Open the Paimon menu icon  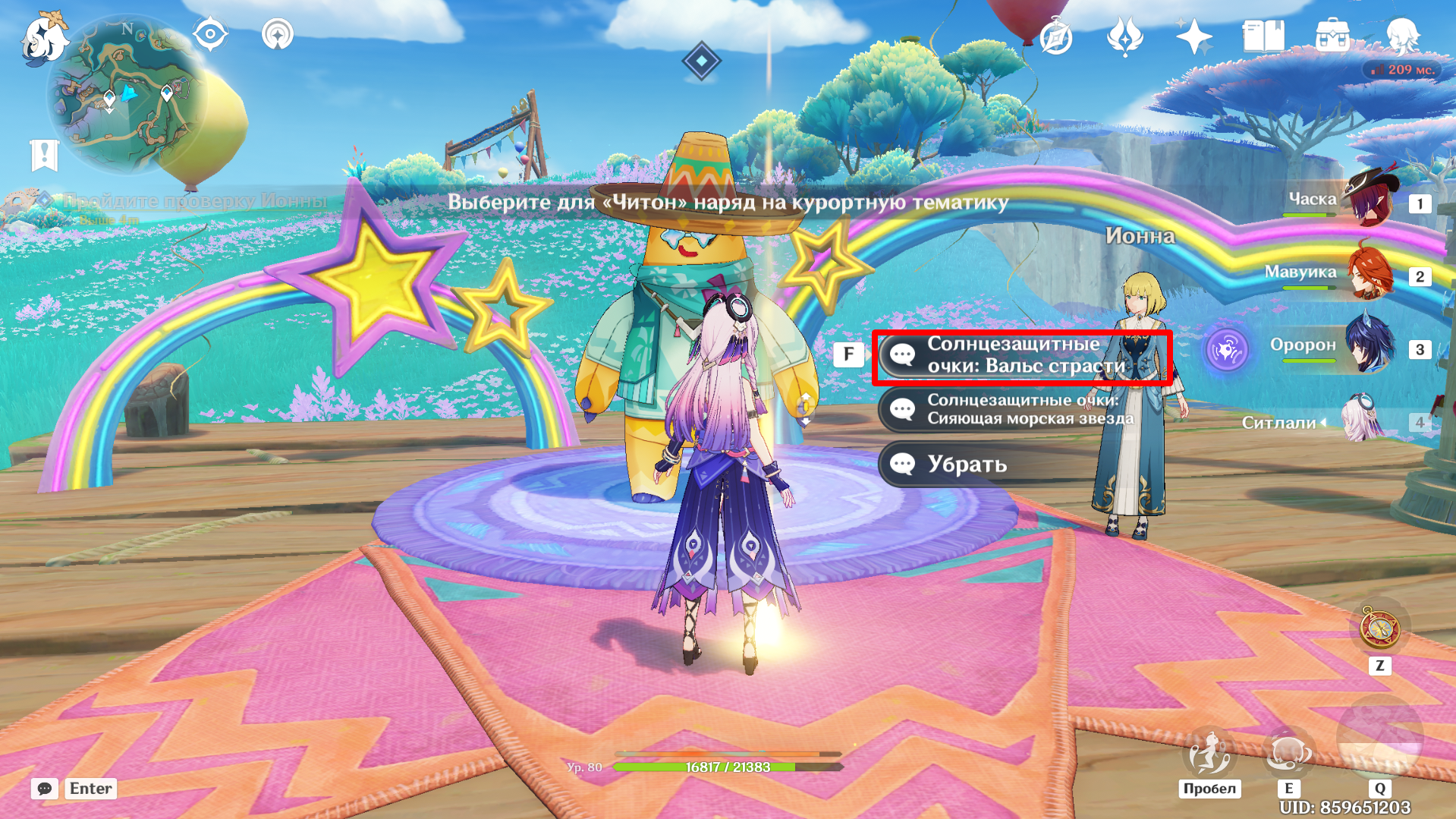click(43, 36)
